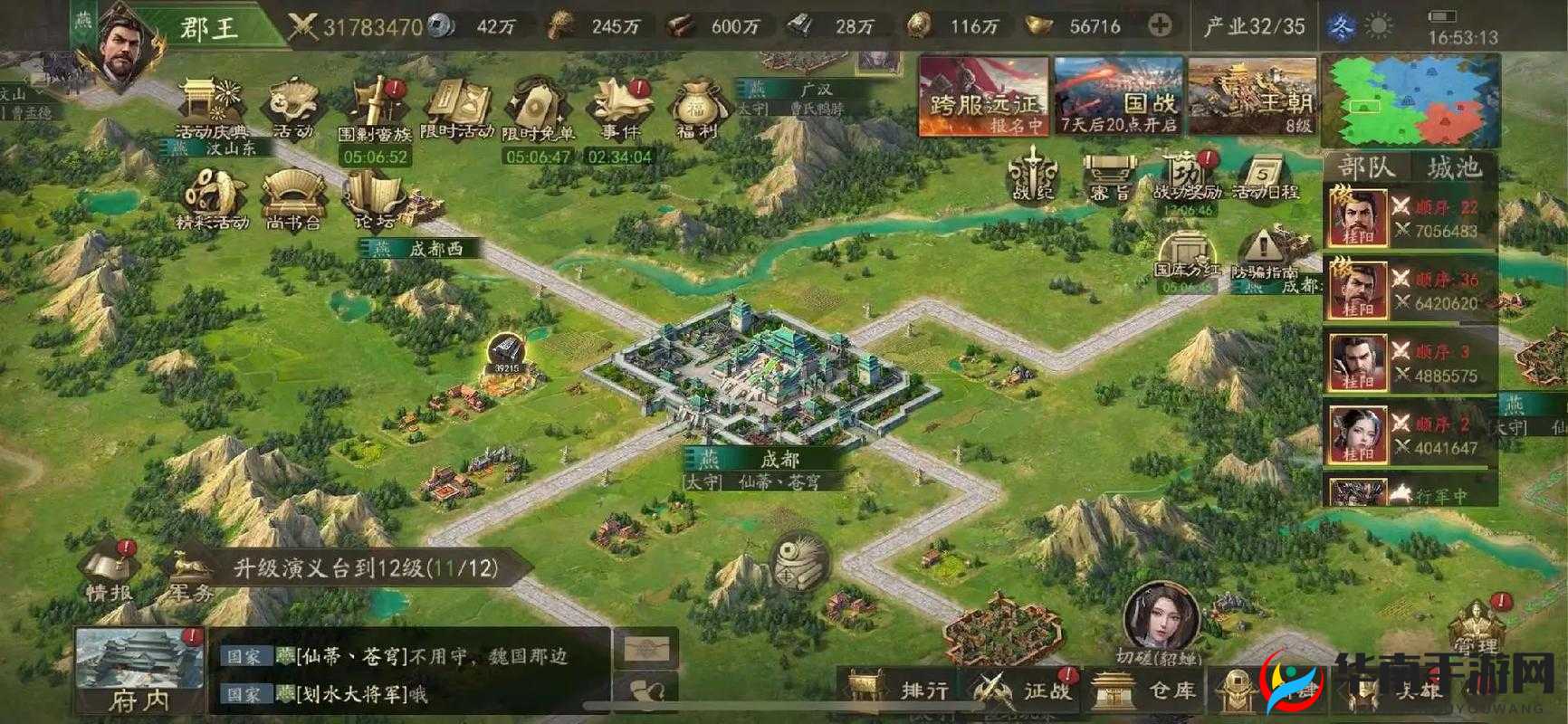
Task: Open 征战 with red notification badge
Action: 1020,688
